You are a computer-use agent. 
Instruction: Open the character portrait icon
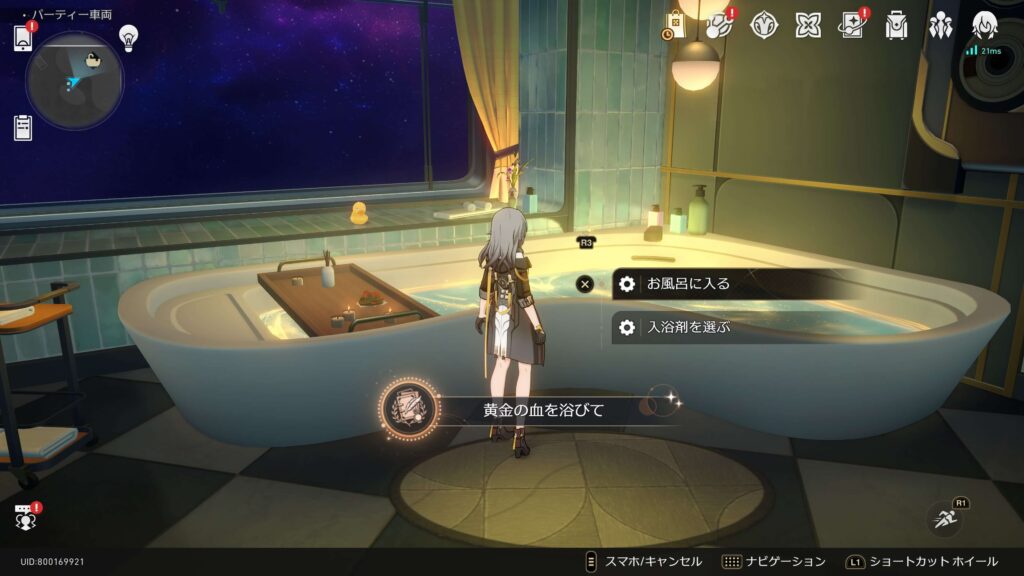tap(985, 26)
